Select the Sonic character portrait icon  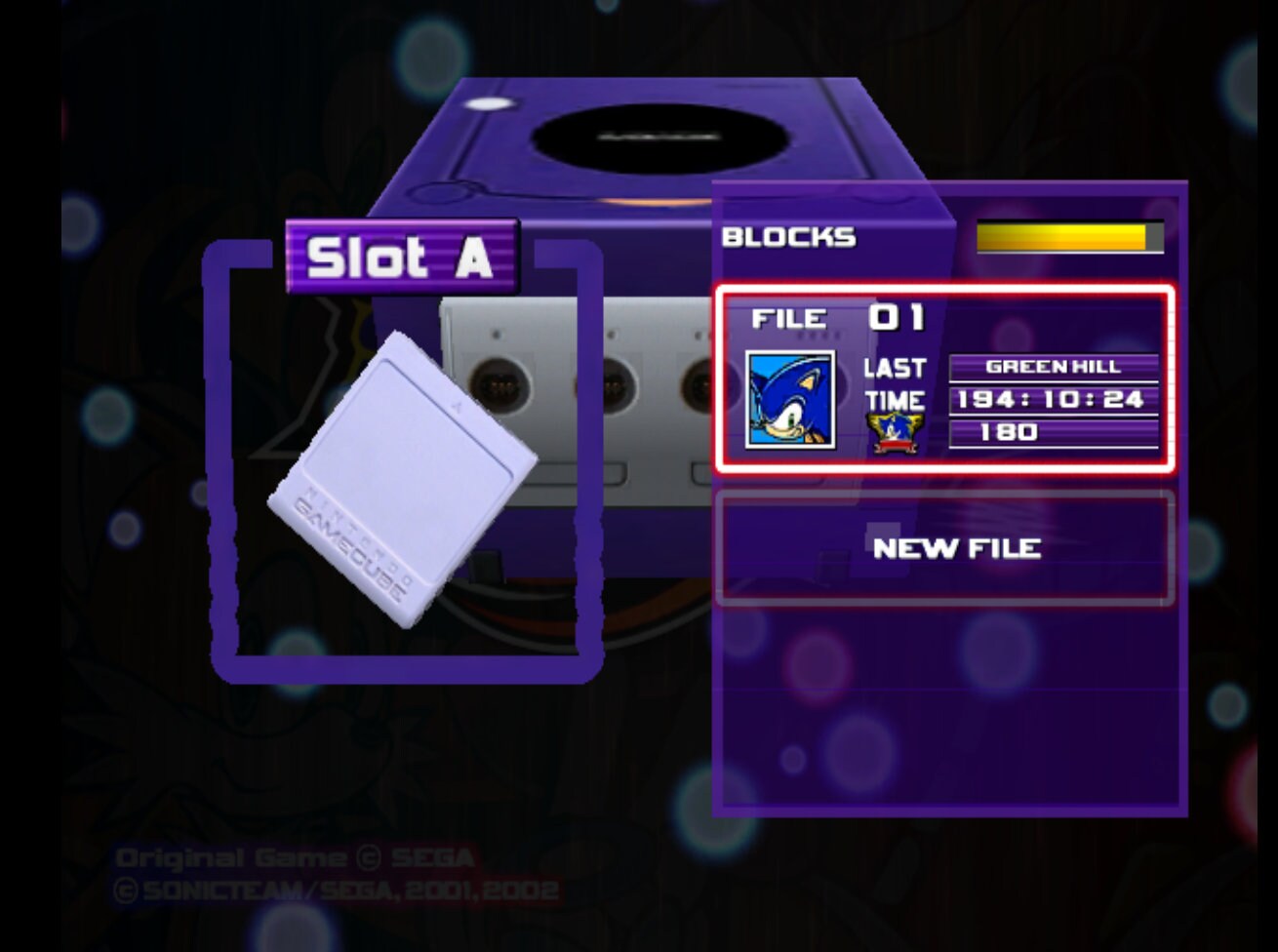point(790,398)
